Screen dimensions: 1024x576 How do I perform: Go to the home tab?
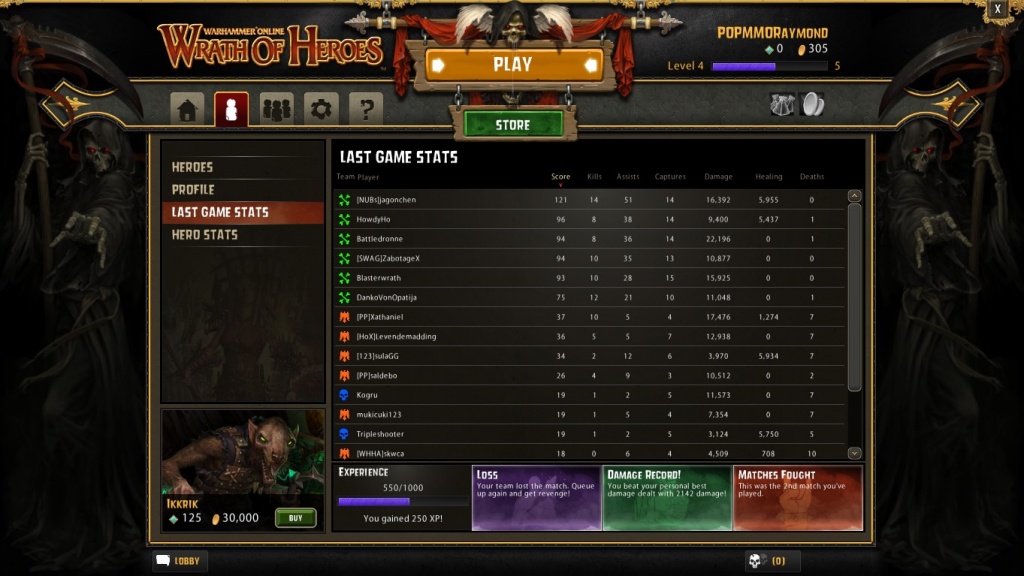[x=187, y=109]
